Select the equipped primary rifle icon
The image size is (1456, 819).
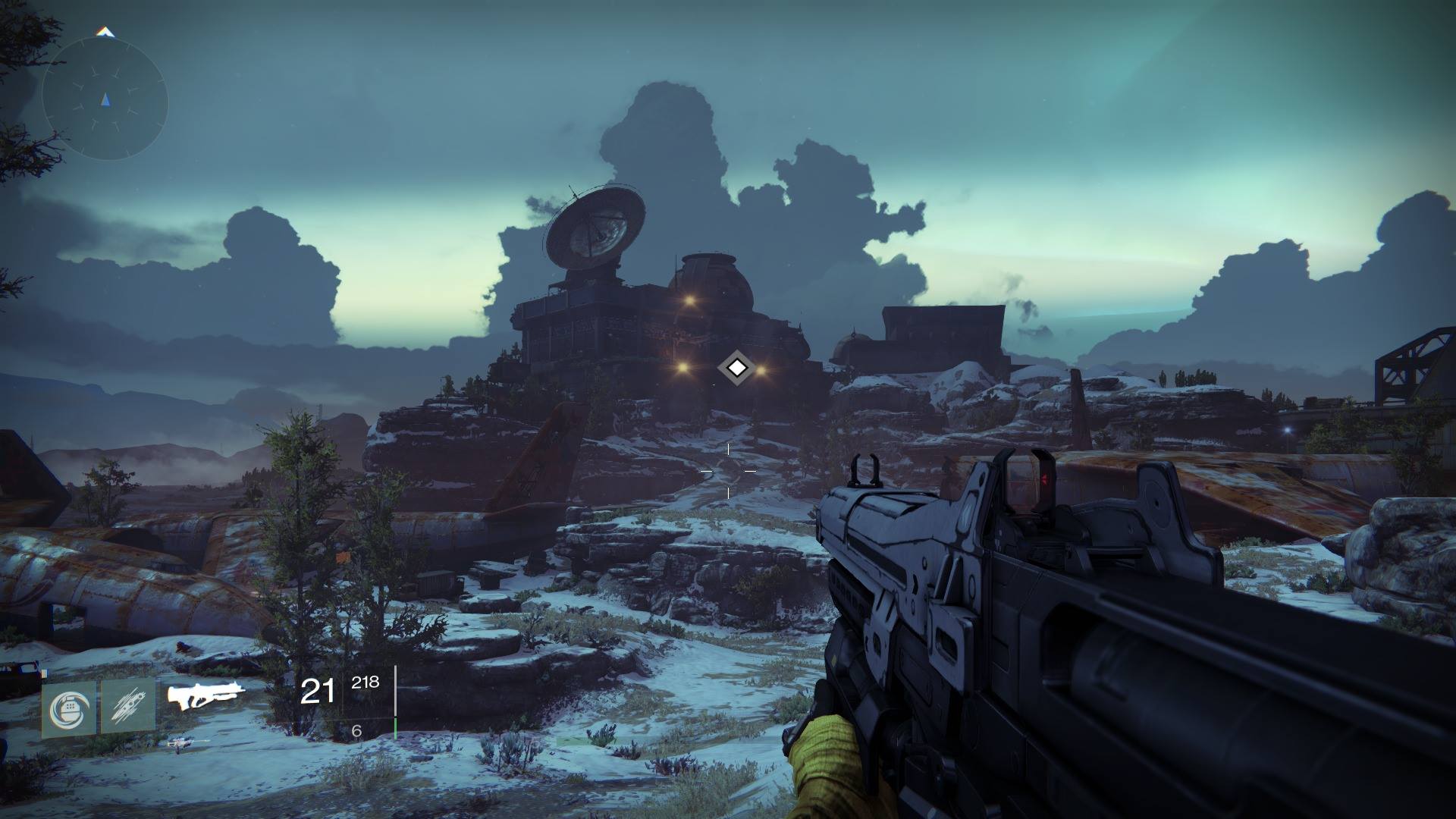click(207, 696)
